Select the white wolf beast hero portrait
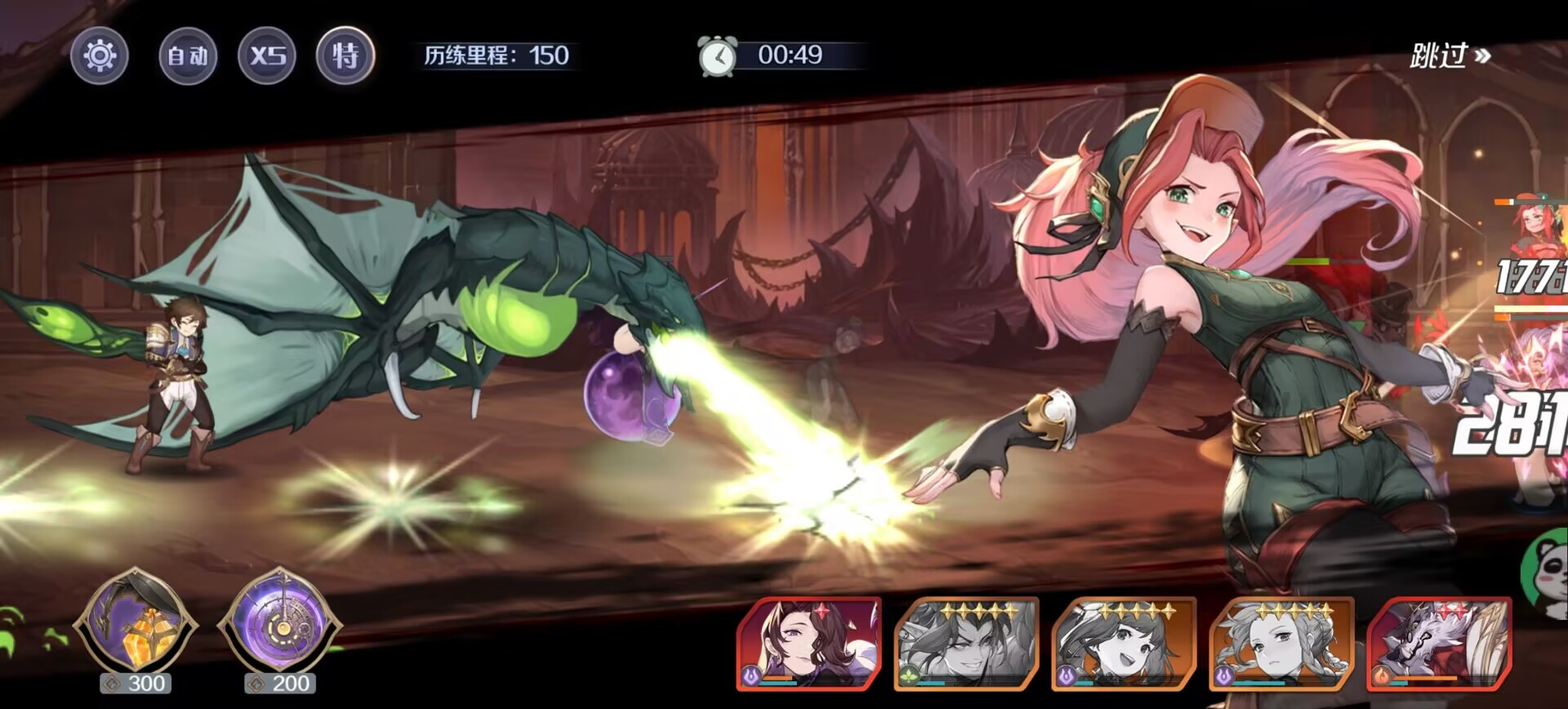The image size is (1568, 709). click(x=1439, y=644)
